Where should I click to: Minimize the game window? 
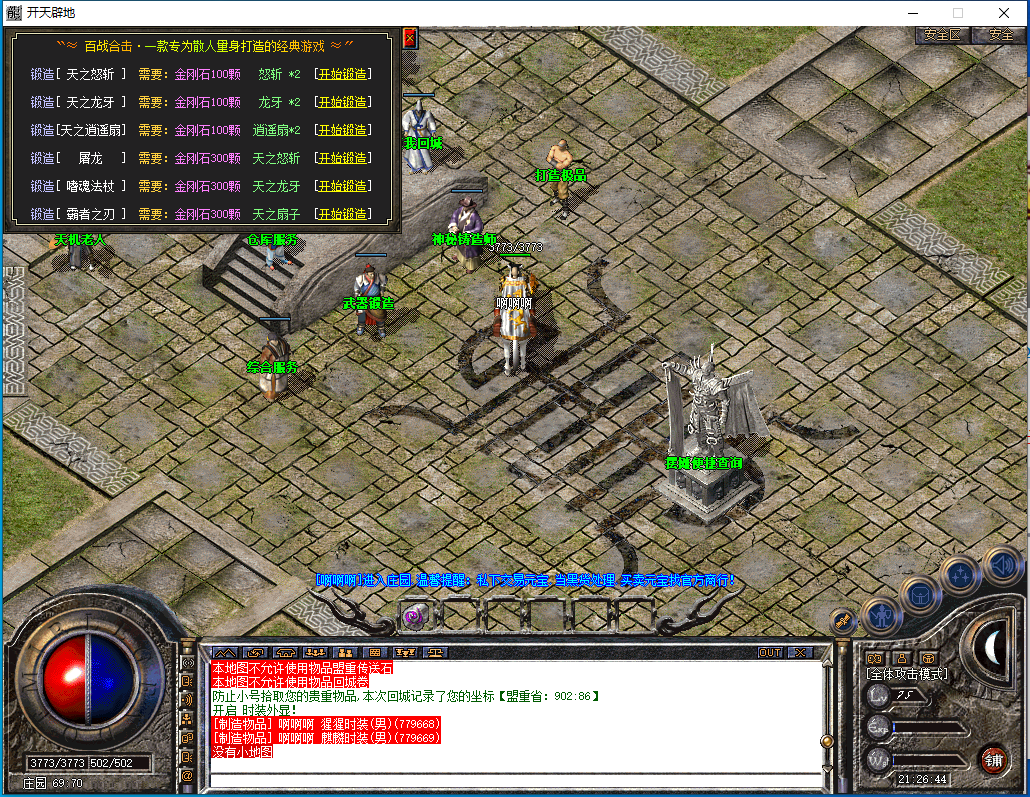[x=911, y=13]
